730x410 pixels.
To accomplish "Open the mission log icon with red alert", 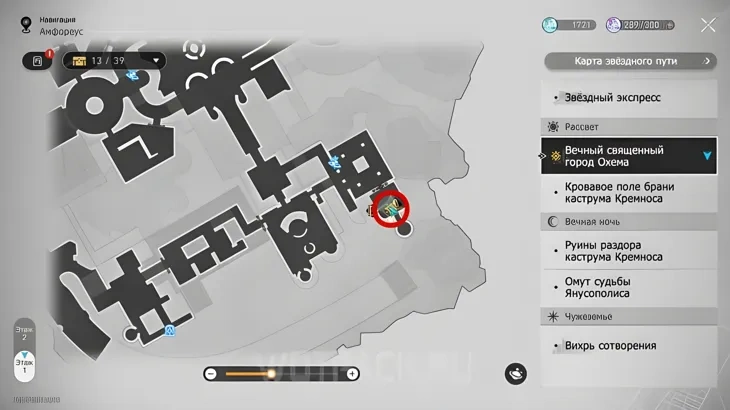I will (x=38, y=60).
